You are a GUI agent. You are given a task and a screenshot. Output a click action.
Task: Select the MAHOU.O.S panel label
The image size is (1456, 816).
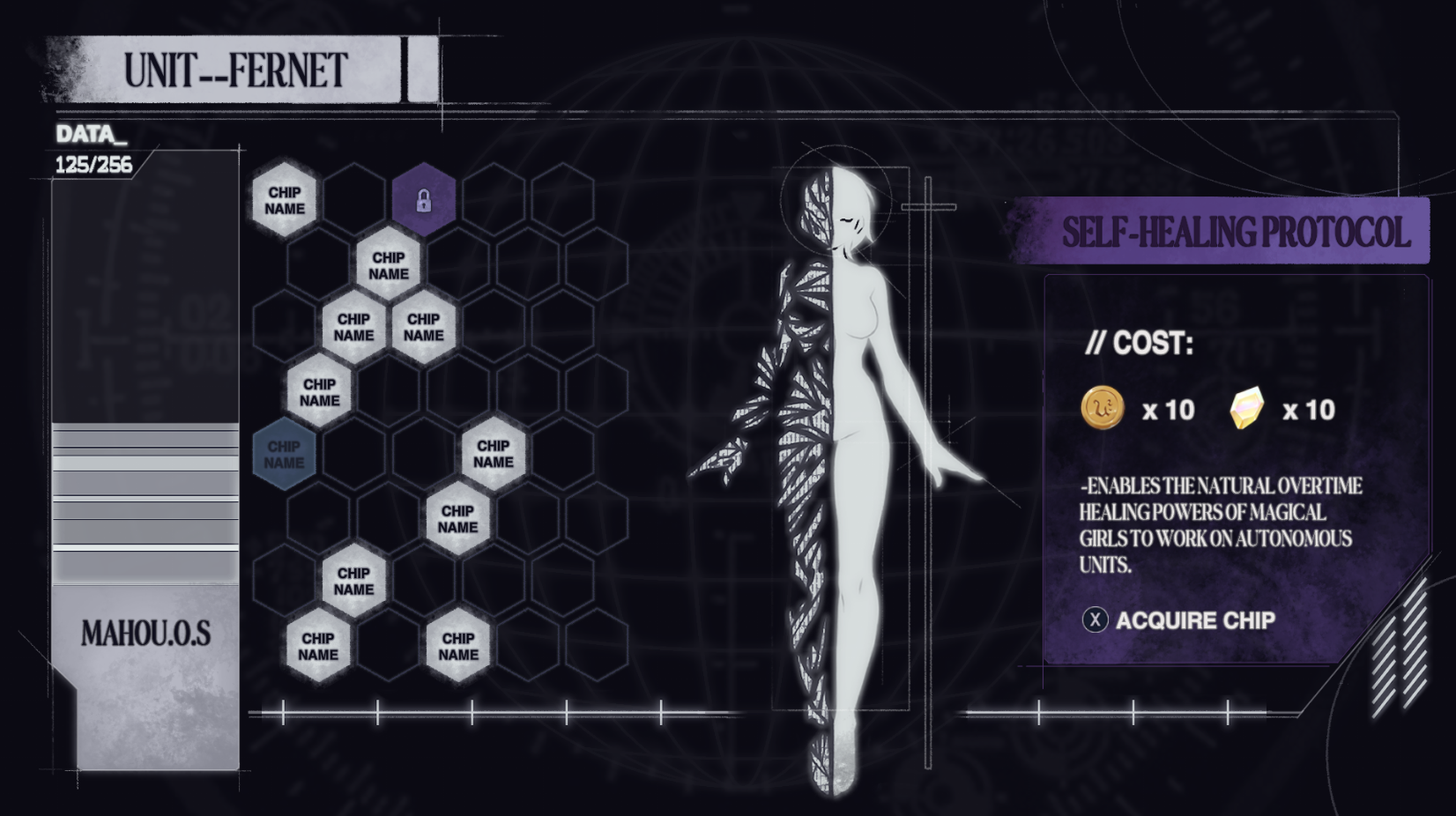tap(146, 633)
